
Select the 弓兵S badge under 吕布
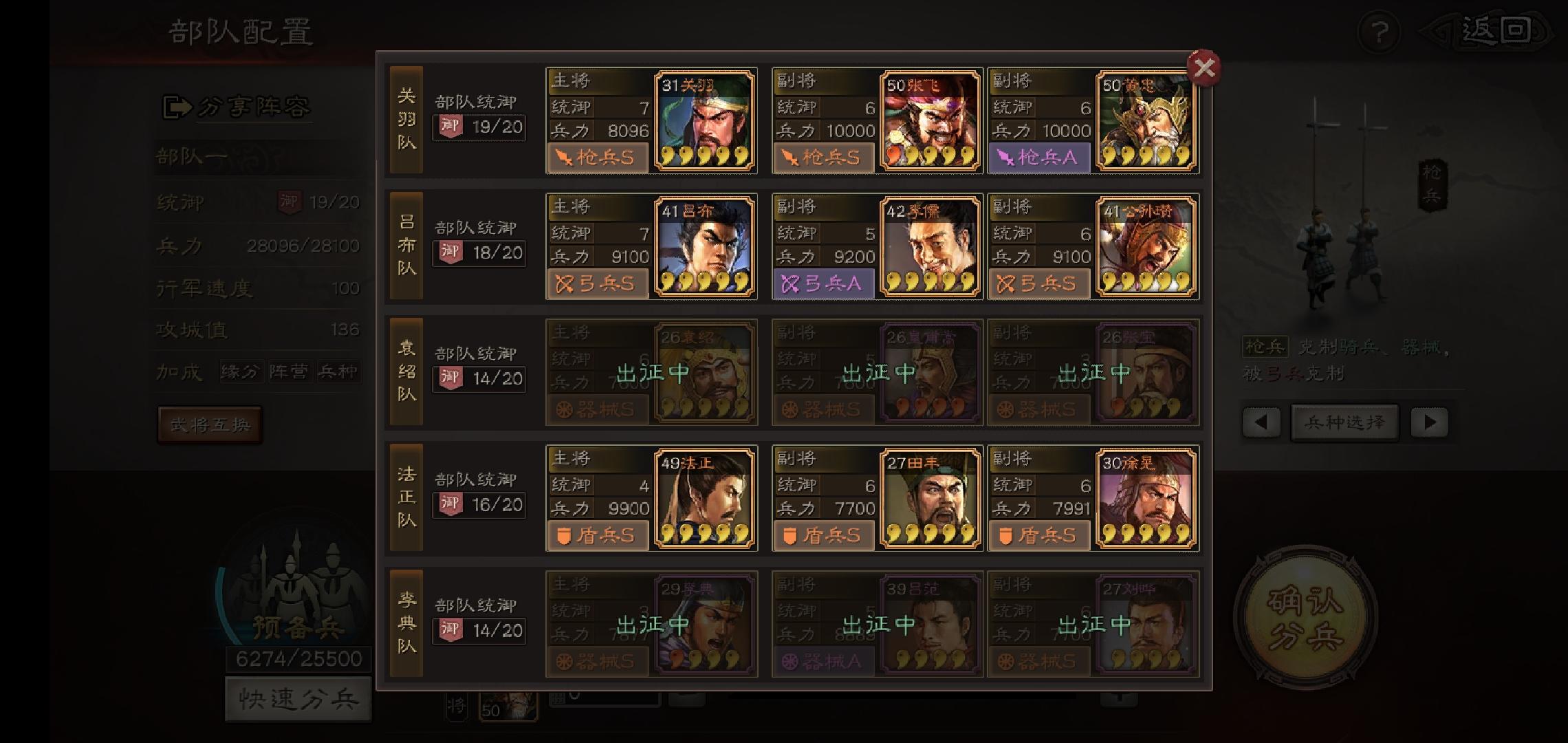[597, 284]
